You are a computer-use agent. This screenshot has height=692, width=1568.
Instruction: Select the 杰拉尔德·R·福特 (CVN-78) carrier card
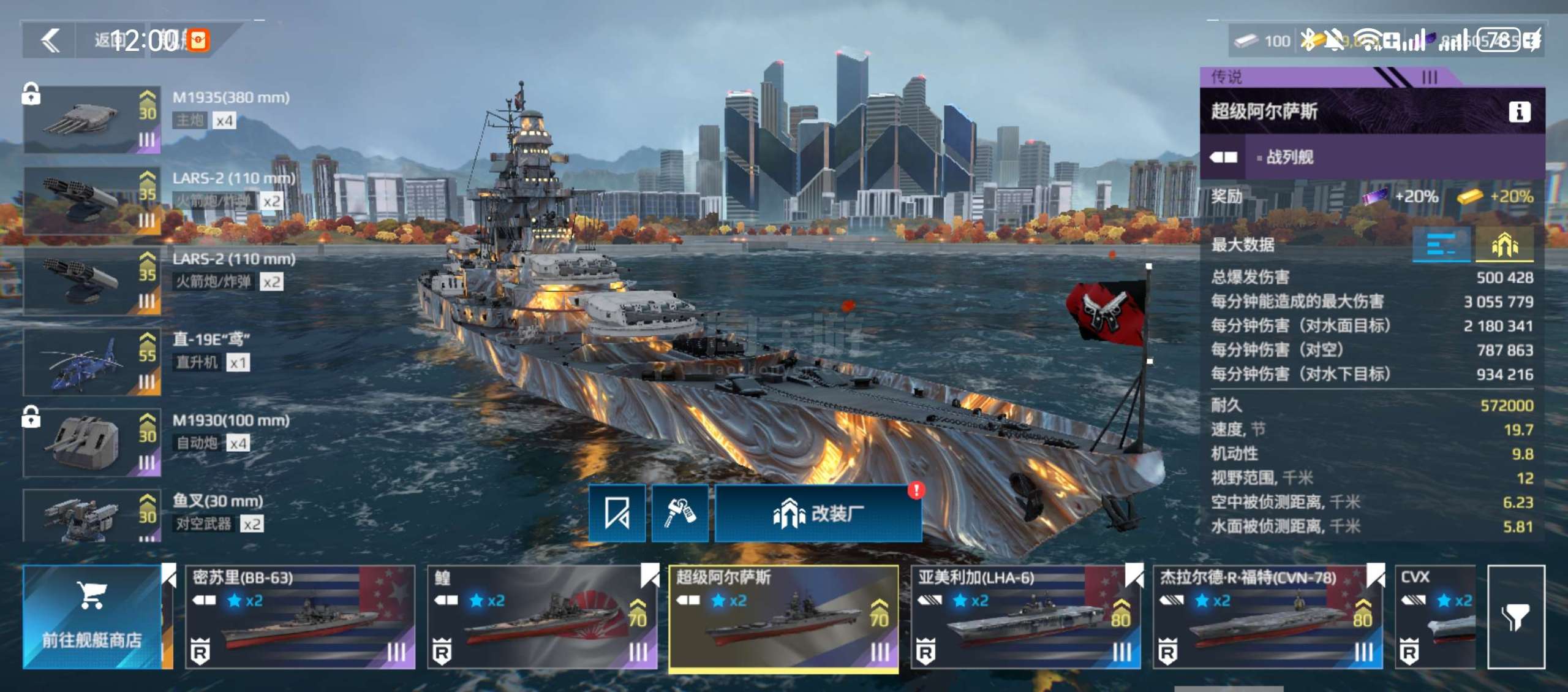tap(1267, 617)
